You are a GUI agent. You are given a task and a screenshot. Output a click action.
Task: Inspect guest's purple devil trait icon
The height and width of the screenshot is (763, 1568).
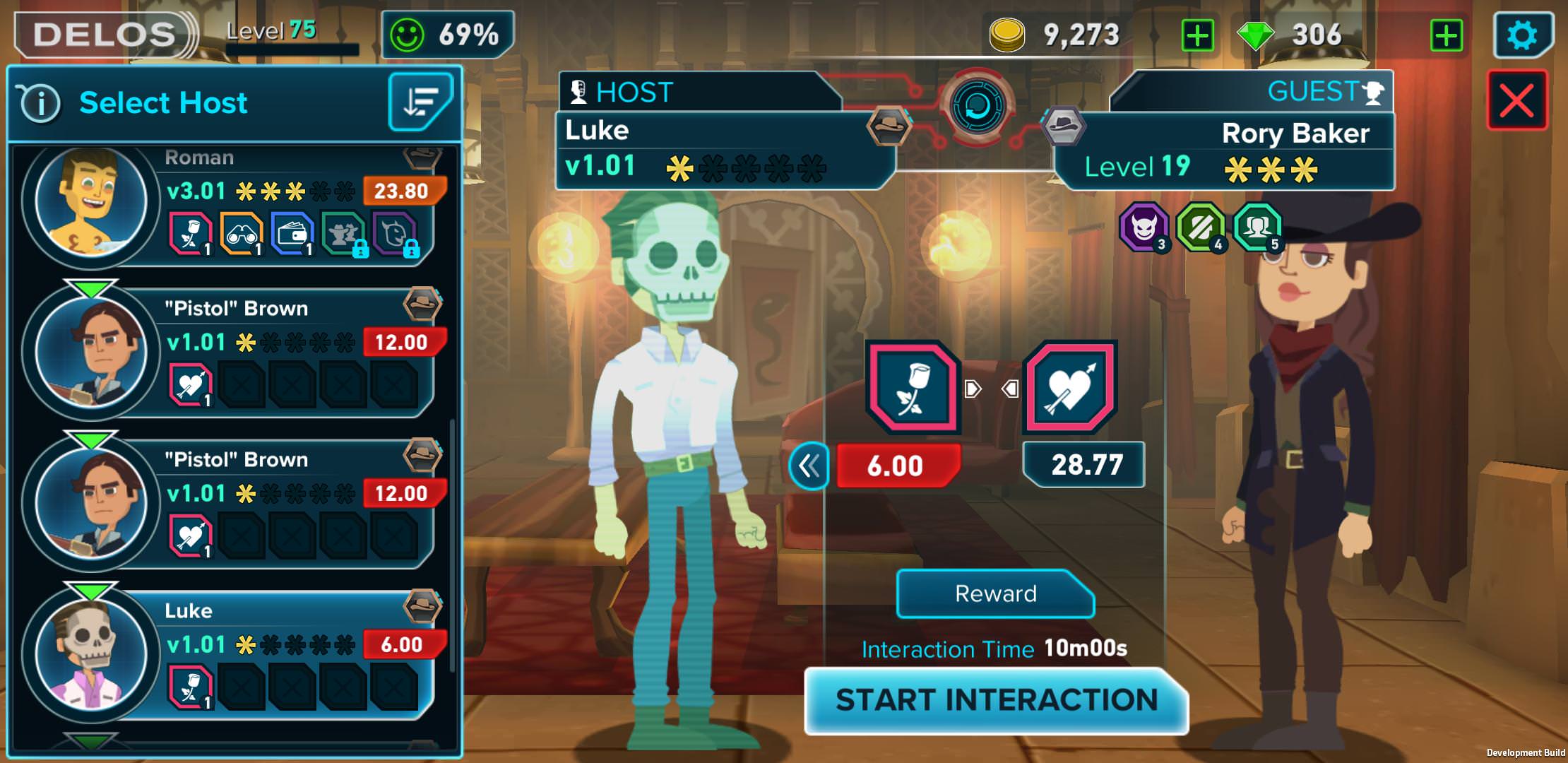(1144, 227)
